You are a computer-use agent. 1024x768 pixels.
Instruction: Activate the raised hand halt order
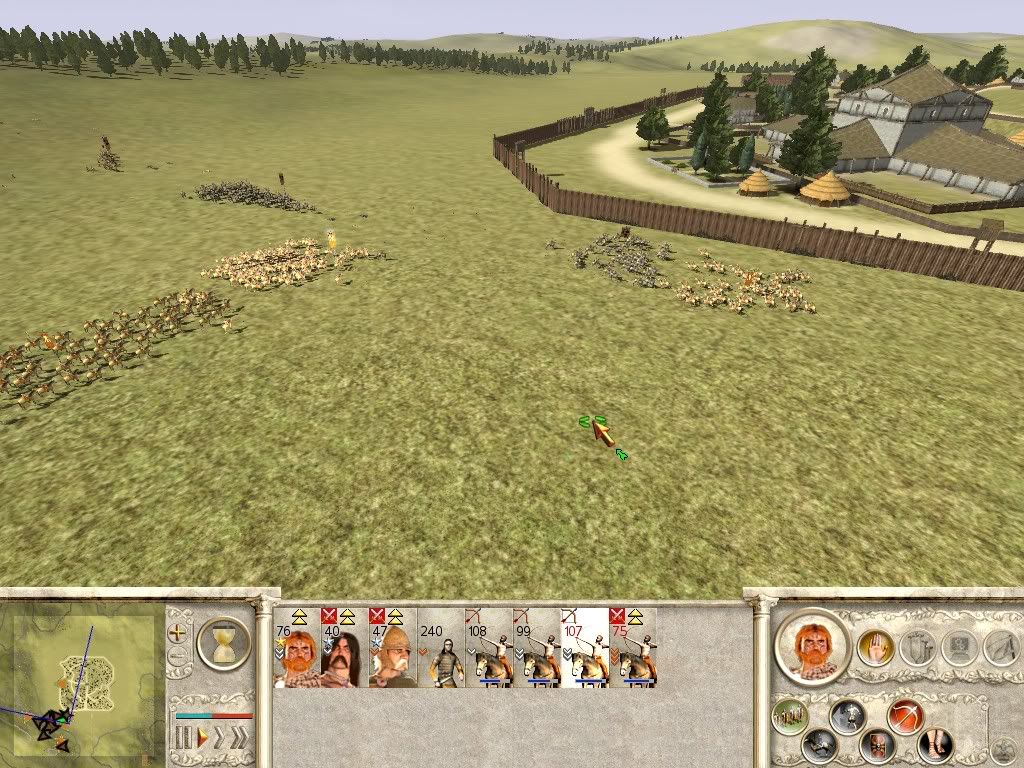click(874, 648)
